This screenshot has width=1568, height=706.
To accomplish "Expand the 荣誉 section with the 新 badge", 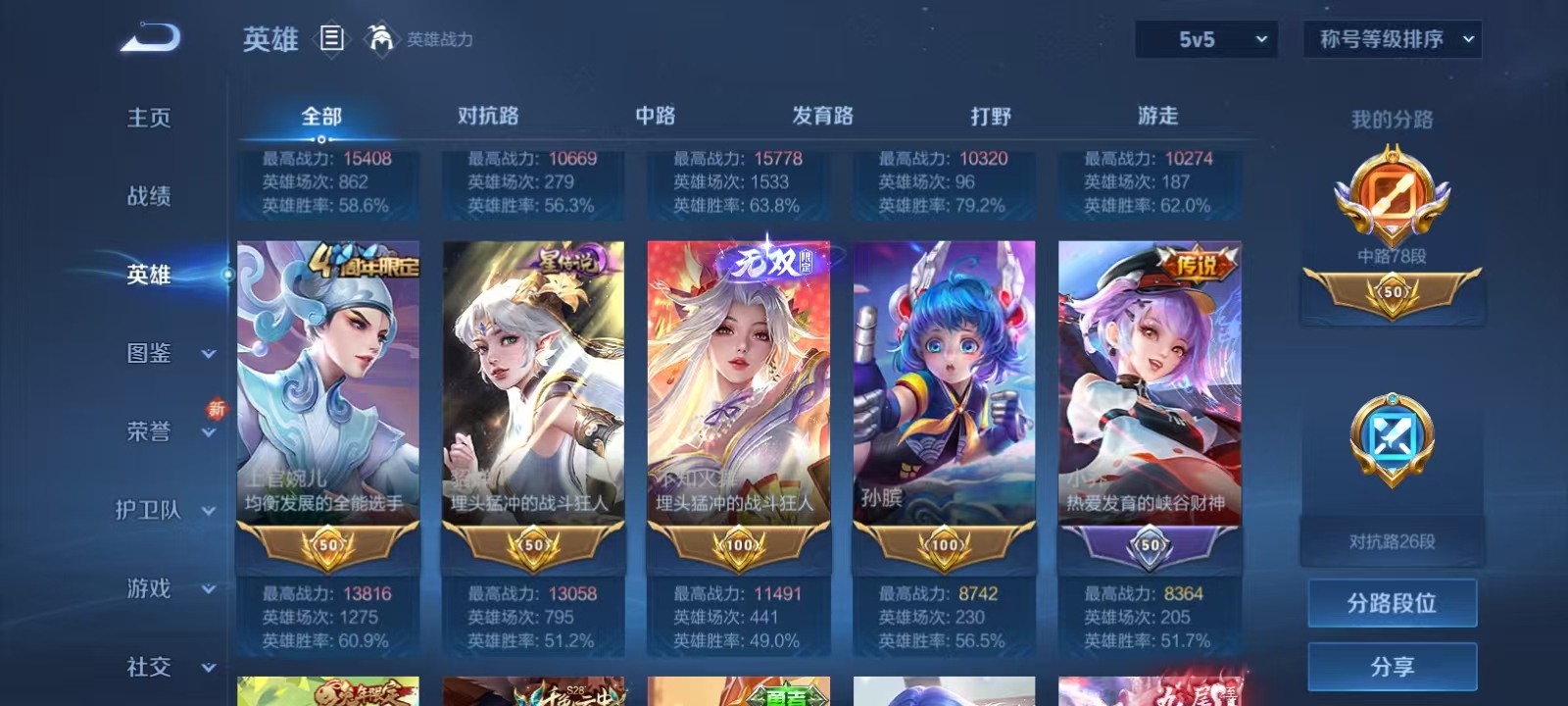I will point(157,431).
